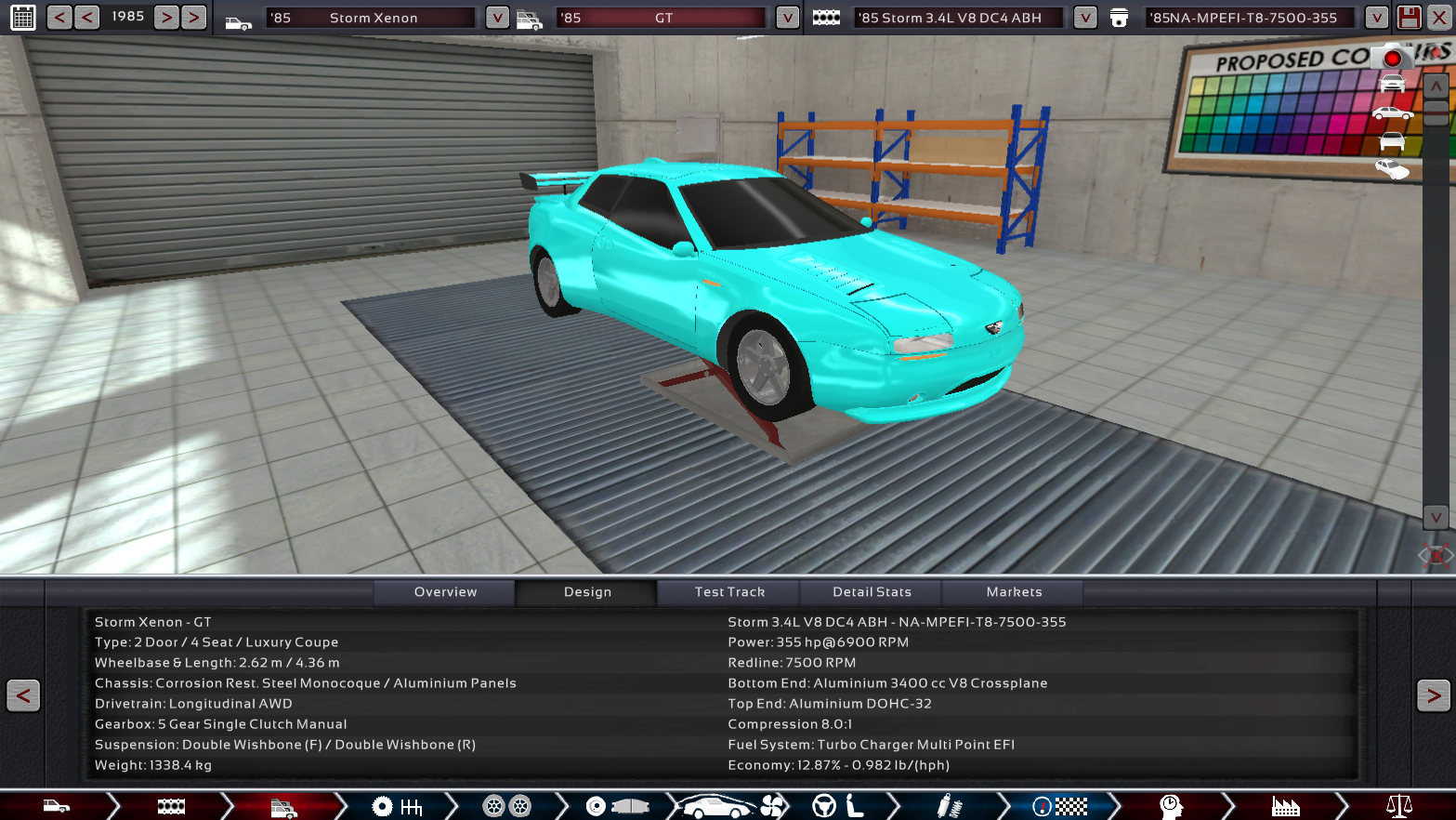Click the calendar icon

22,18
